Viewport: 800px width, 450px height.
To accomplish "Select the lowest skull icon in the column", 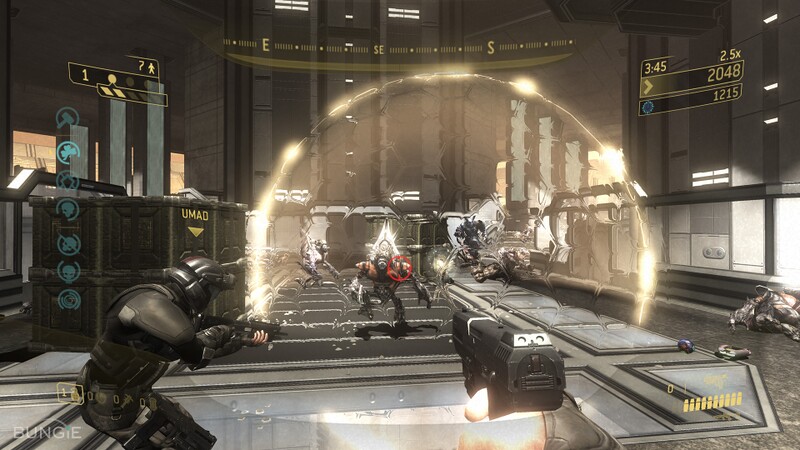I will (x=68, y=299).
